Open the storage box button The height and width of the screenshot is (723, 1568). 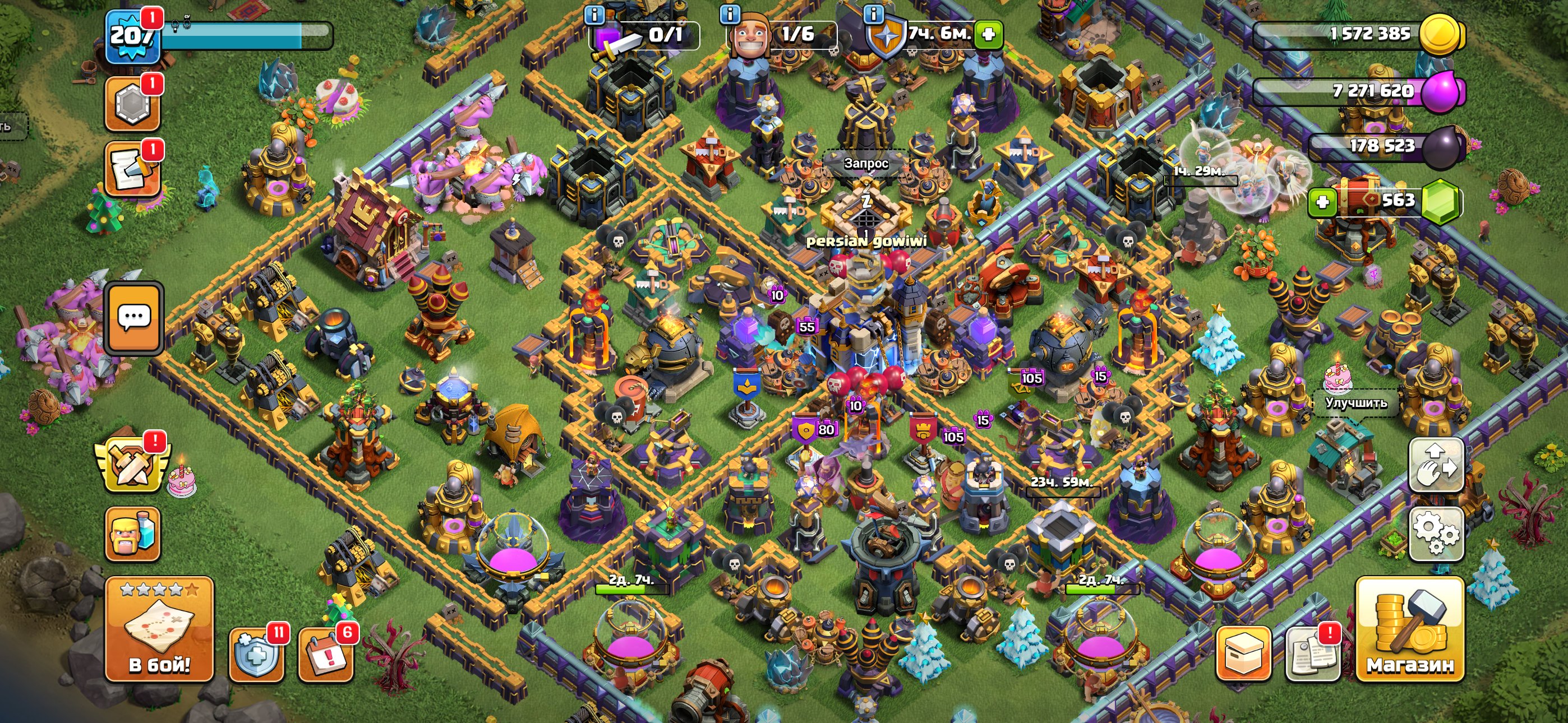[x=1243, y=654]
